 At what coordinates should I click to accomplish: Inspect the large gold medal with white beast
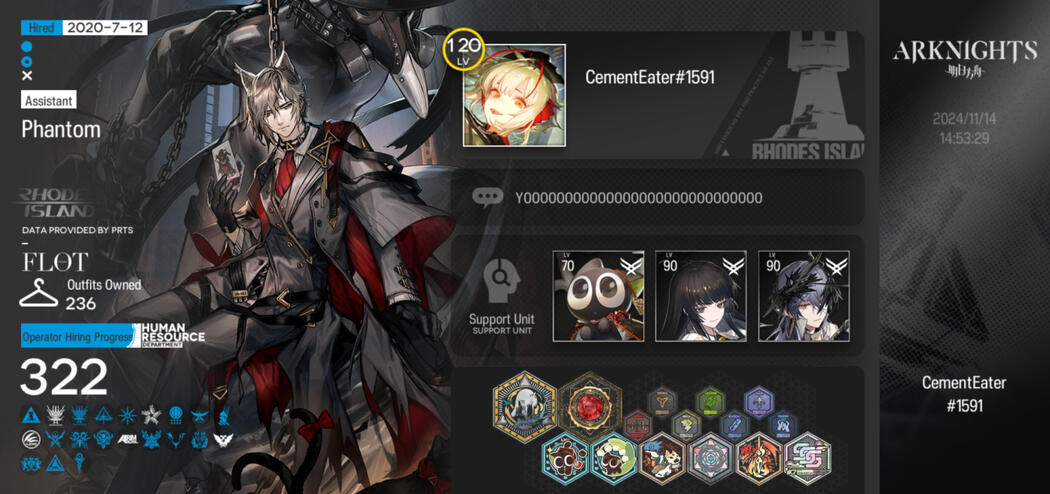(x=524, y=407)
